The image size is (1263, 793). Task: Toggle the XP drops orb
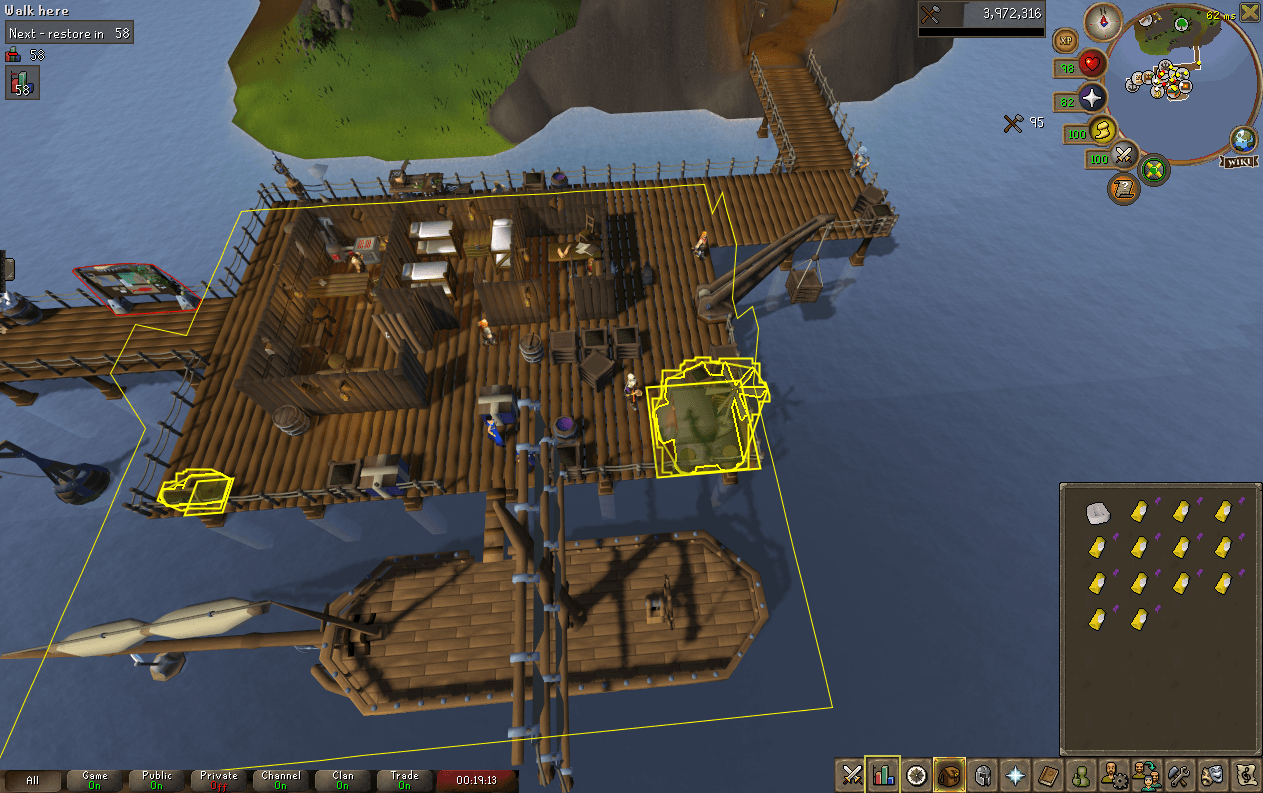point(1065,41)
